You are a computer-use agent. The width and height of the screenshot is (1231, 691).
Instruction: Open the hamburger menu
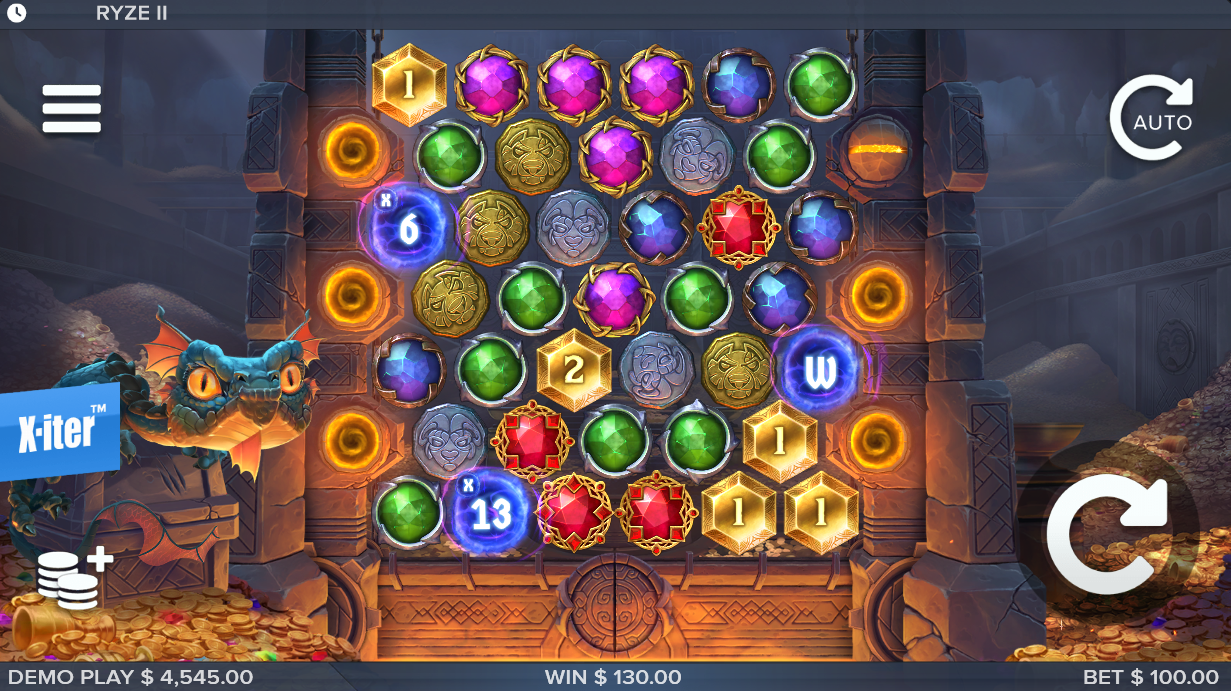71,109
